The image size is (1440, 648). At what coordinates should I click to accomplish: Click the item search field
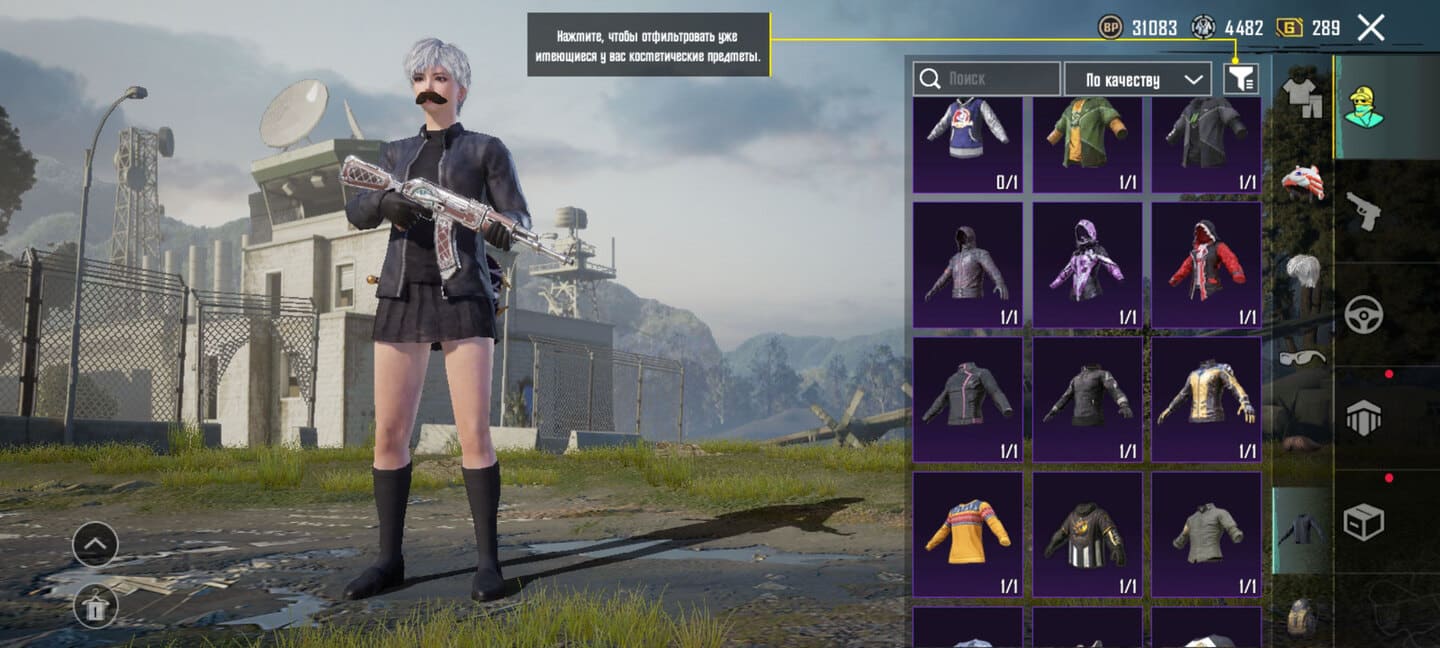point(986,79)
